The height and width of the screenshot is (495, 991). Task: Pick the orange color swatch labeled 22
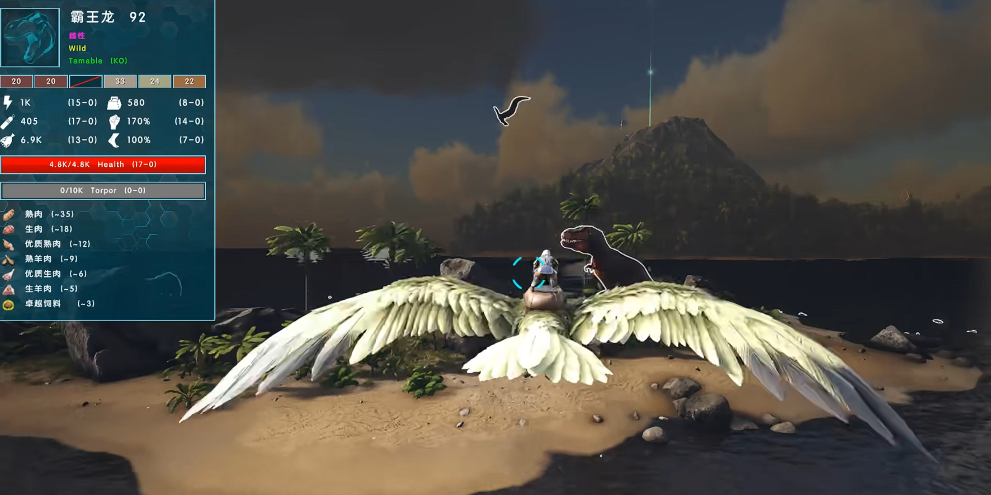(189, 82)
